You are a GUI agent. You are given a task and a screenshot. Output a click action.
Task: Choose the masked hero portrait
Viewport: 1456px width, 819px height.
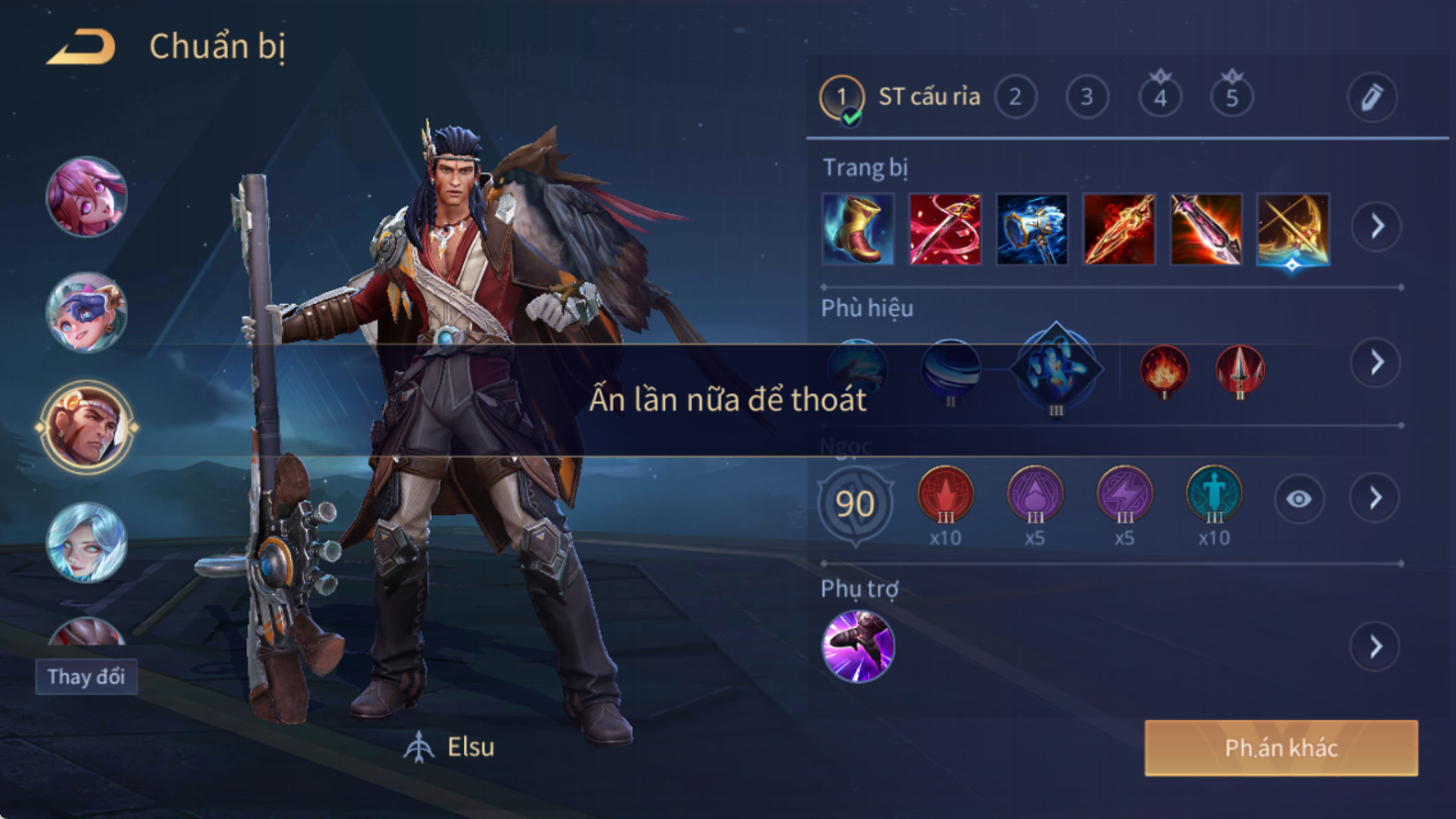86,313
